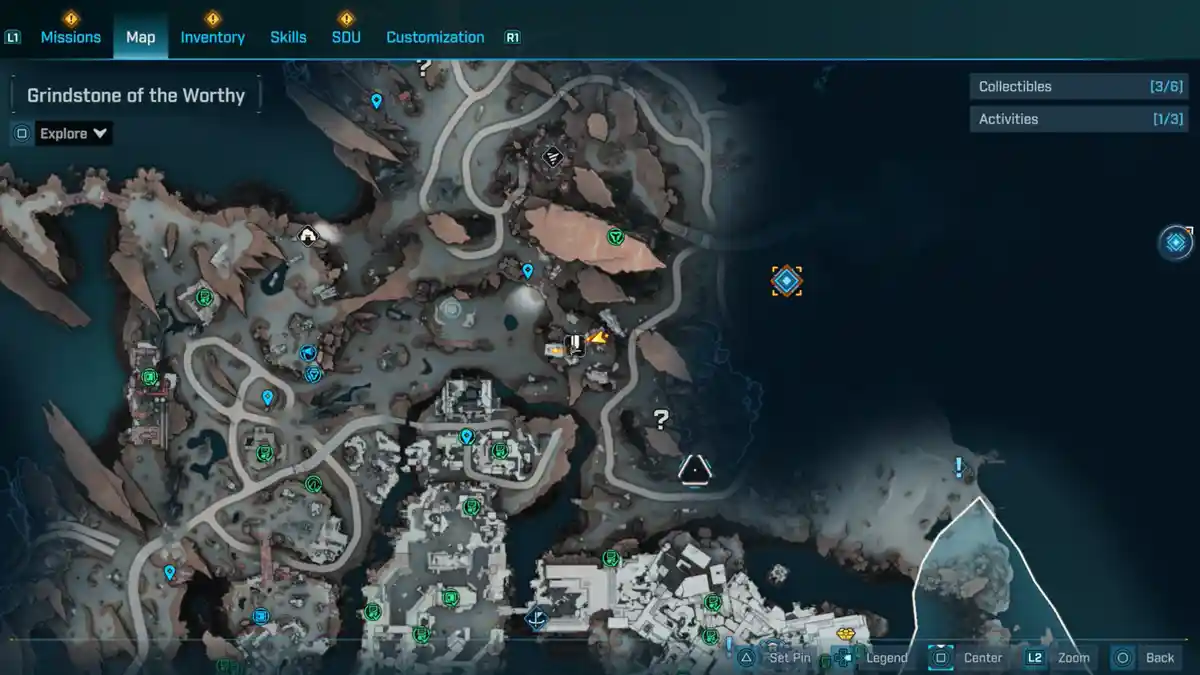Image resolution: width=1200 pixels, height=675 pixels.
Task: Select the blue exclamation mission marker
Action: [959, 467]
